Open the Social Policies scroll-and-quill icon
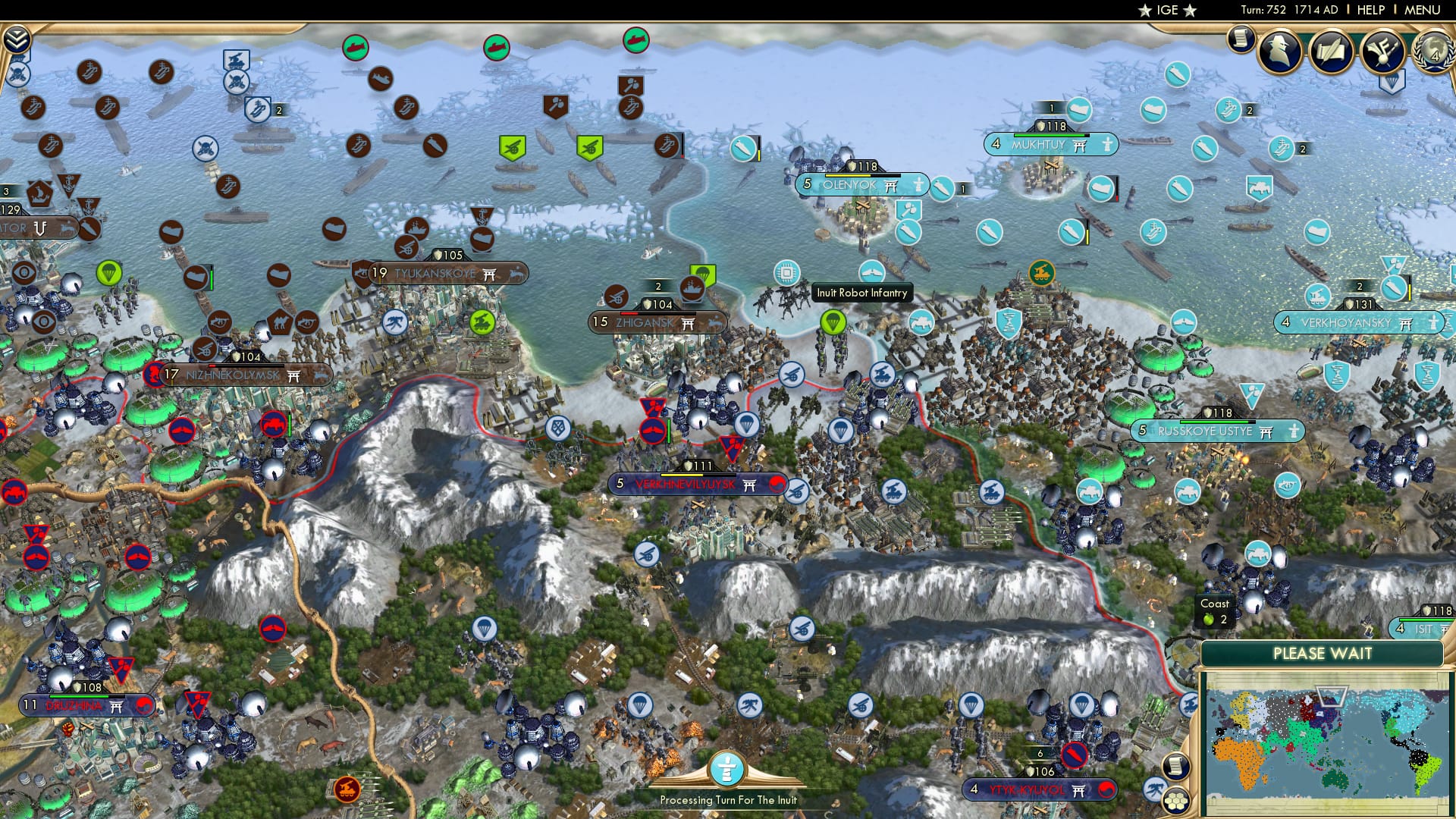Screen dimensions: 1456x819 click(x=1332, y=52)
